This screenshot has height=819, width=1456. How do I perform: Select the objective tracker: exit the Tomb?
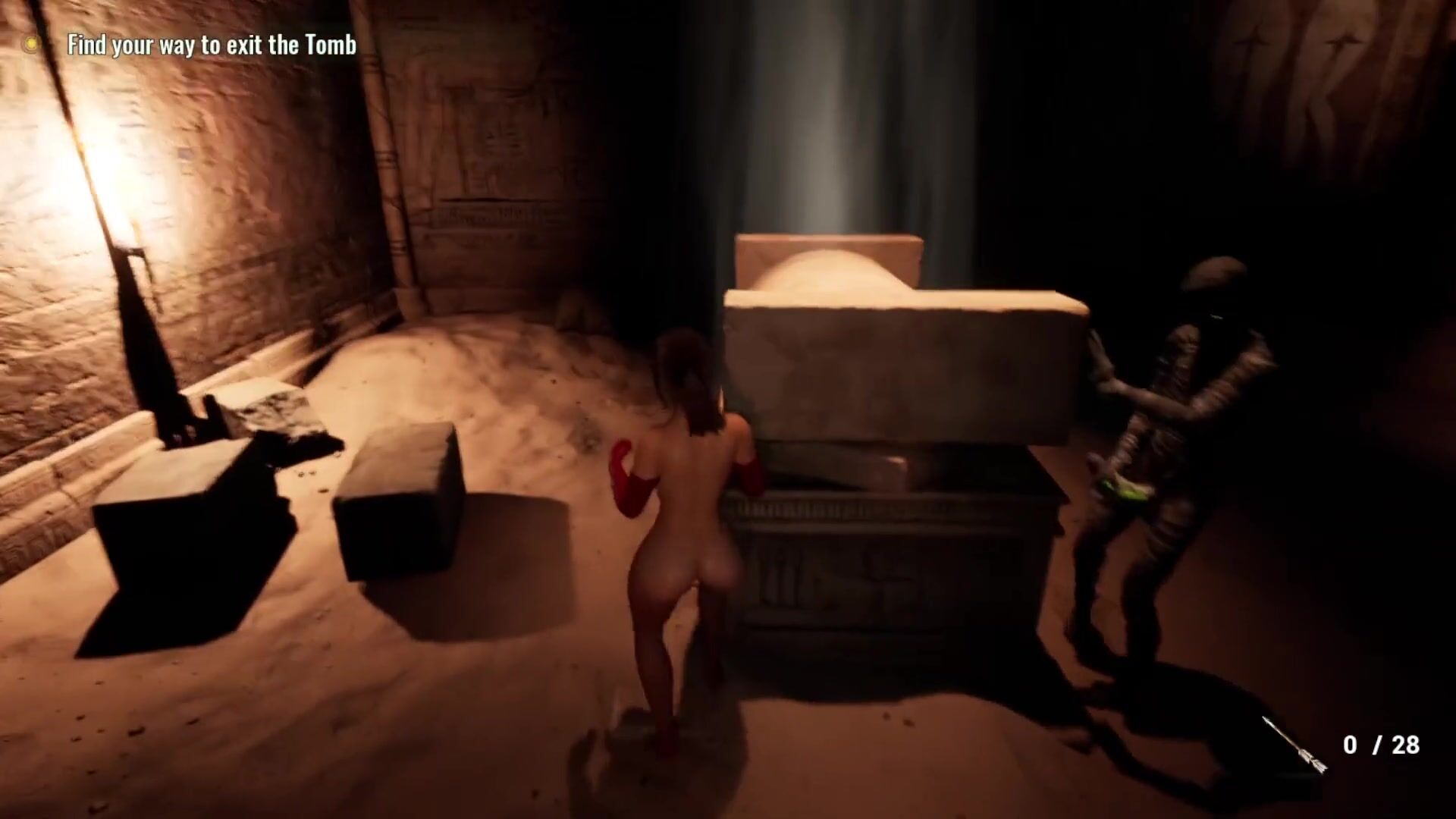pyautogui.click(x=212, y=45)
